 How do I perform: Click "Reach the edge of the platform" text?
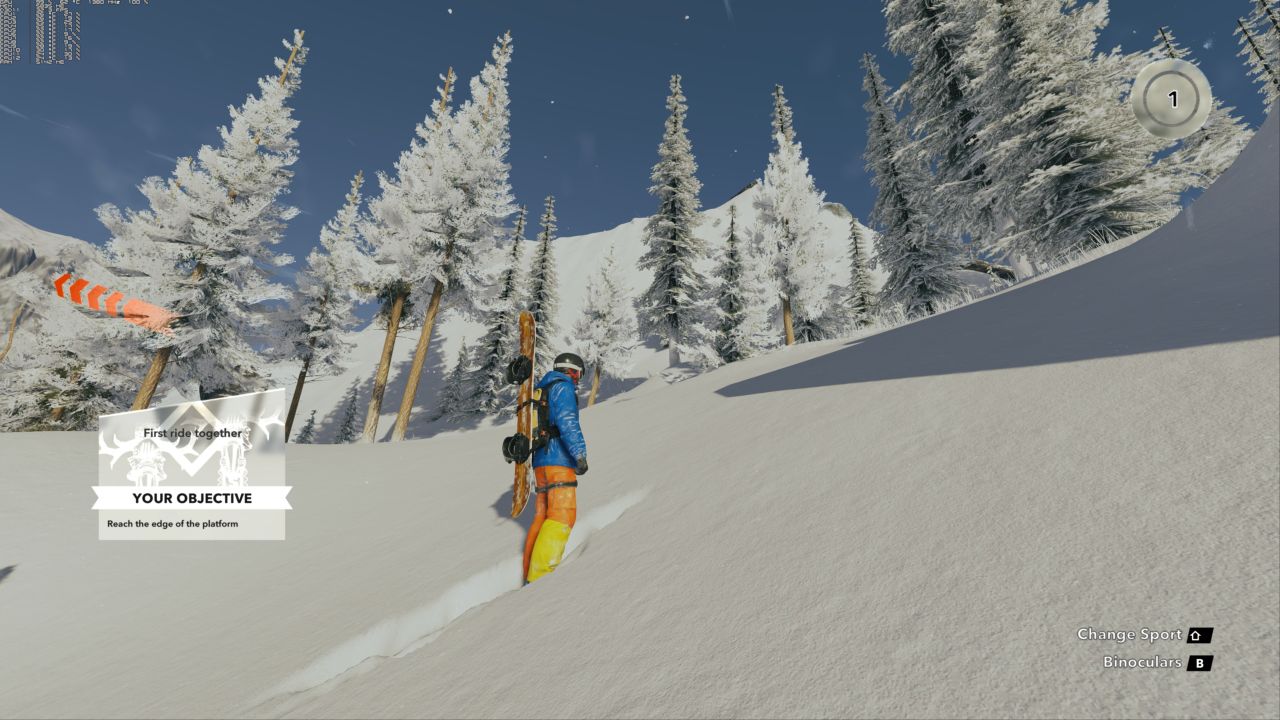coord(172,521)
